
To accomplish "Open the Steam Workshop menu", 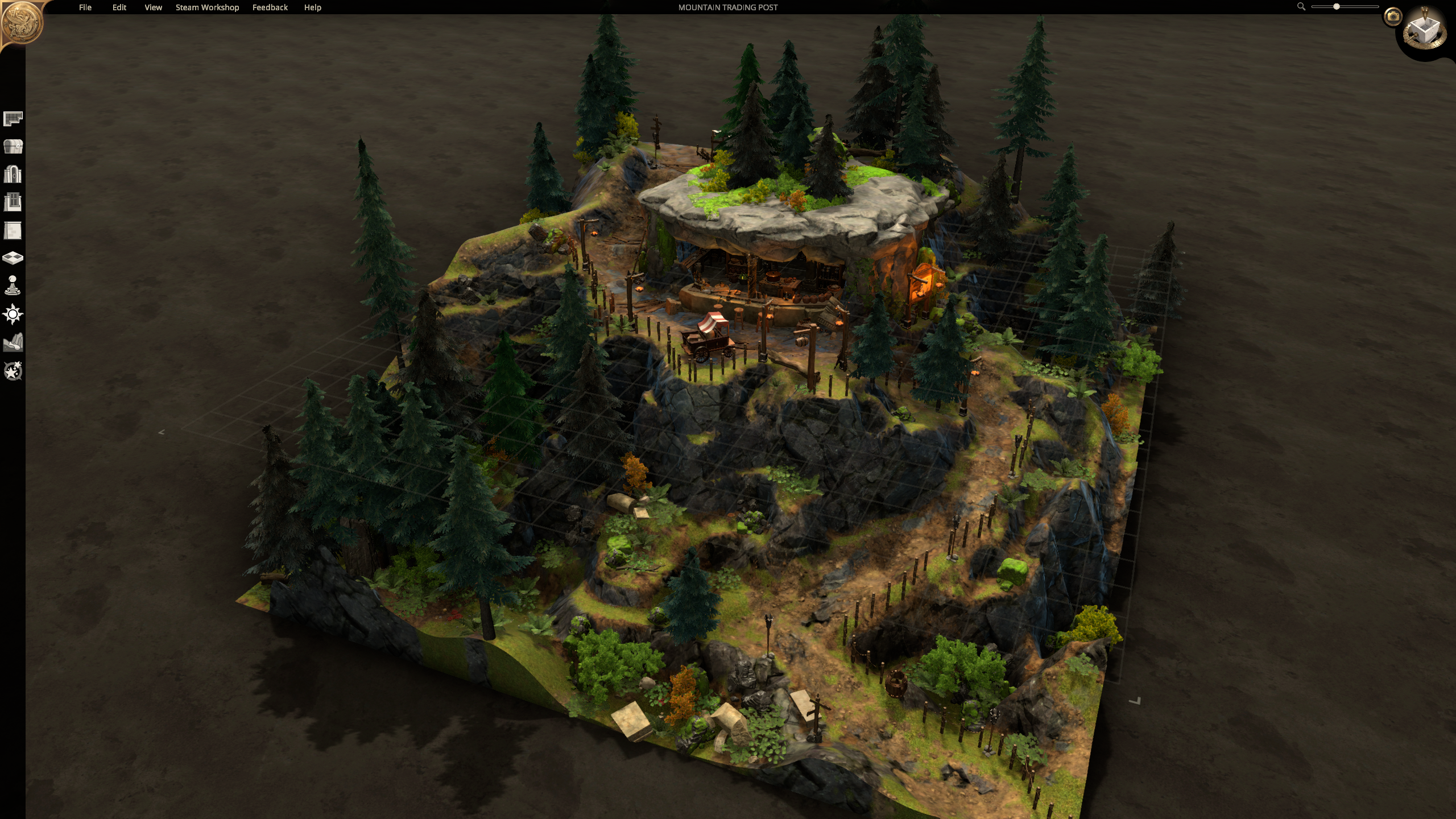I will pyautogui.click(x=207, y=7).
